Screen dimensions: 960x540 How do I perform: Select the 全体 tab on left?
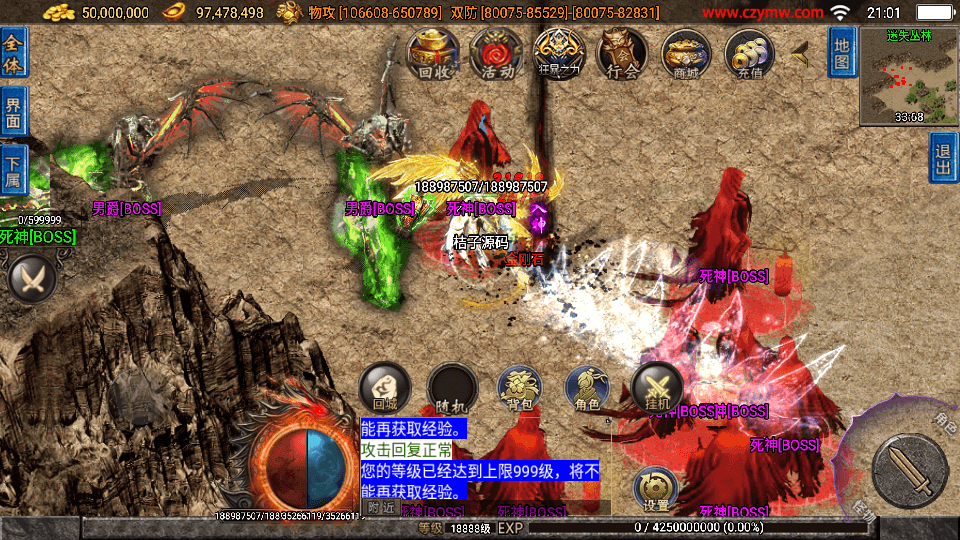[x=14, y=52]
